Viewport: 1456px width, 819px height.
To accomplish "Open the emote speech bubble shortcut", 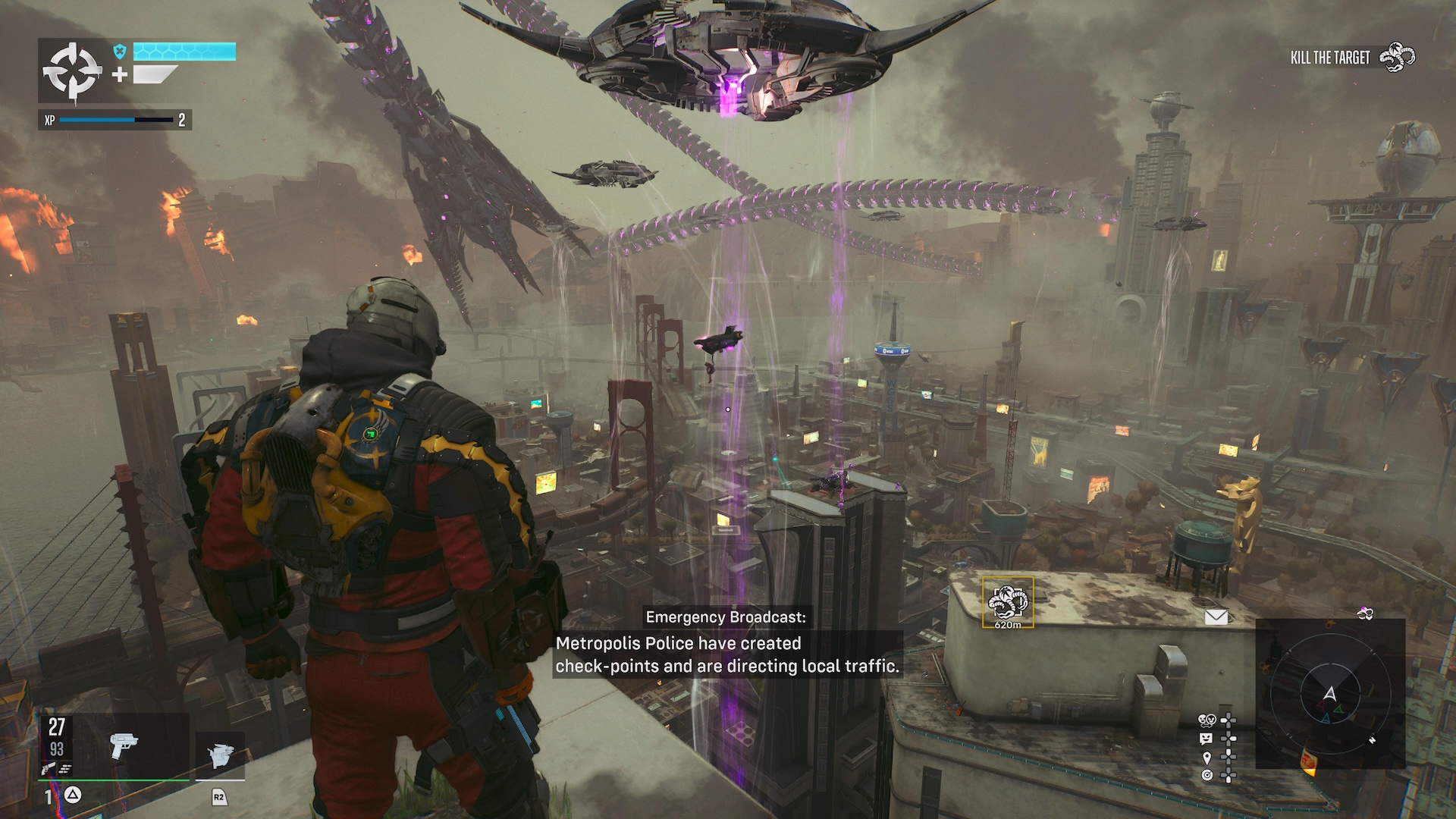I will (x=1207, y=738).
